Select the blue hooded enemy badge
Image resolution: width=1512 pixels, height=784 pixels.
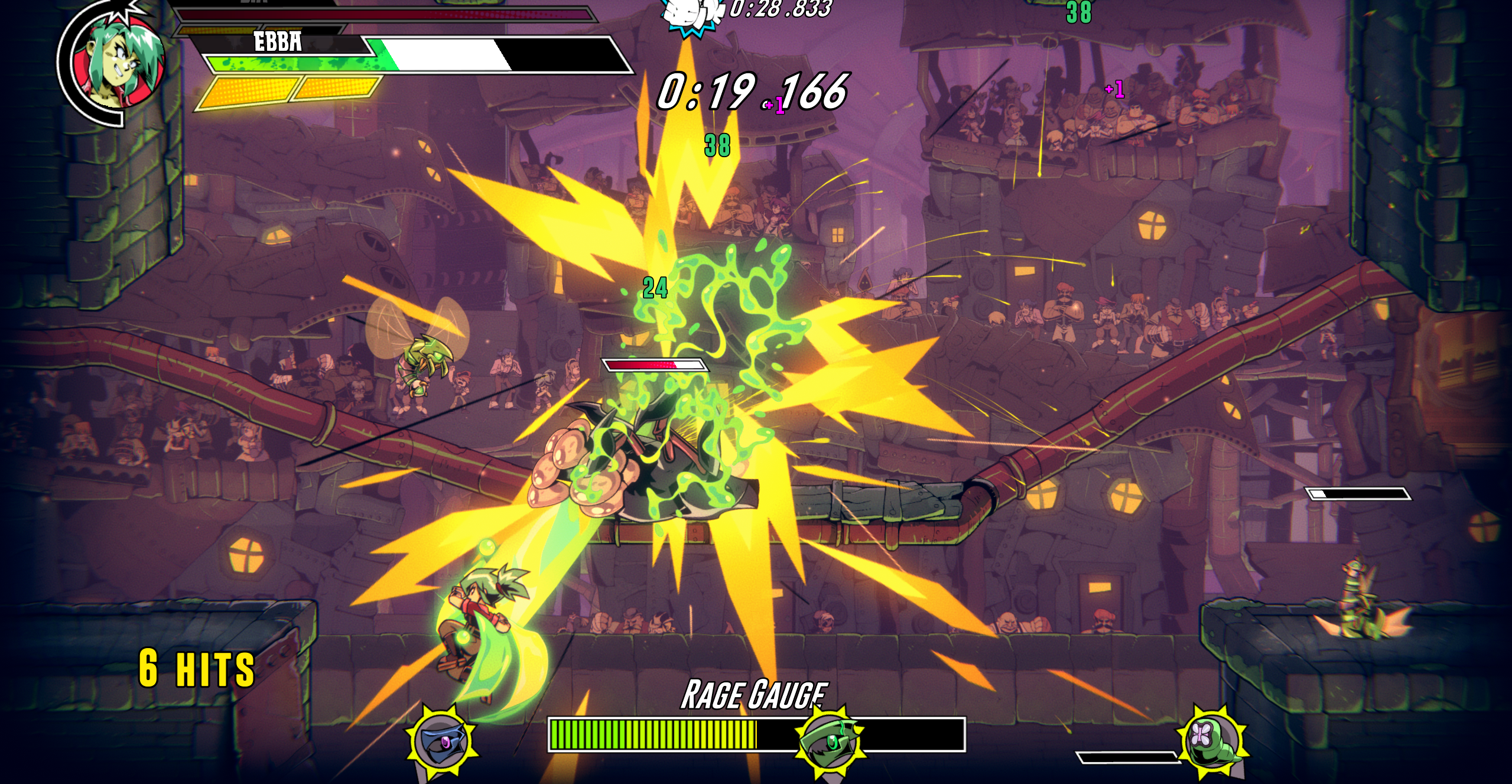[442, 743]
